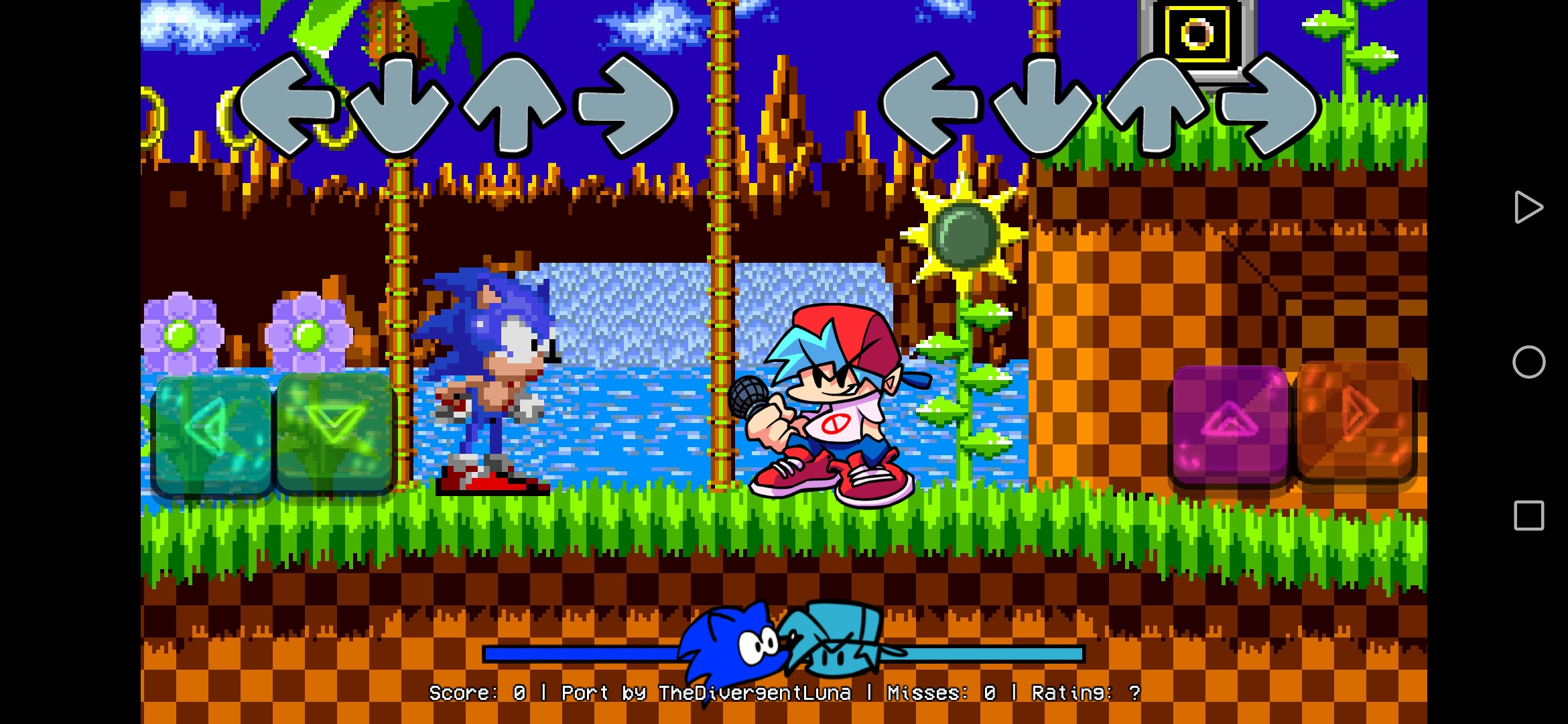Screen dimensions: 1568x724
Task: Tap the opponent's down arrow receptor
Action: tap(399, 107)
